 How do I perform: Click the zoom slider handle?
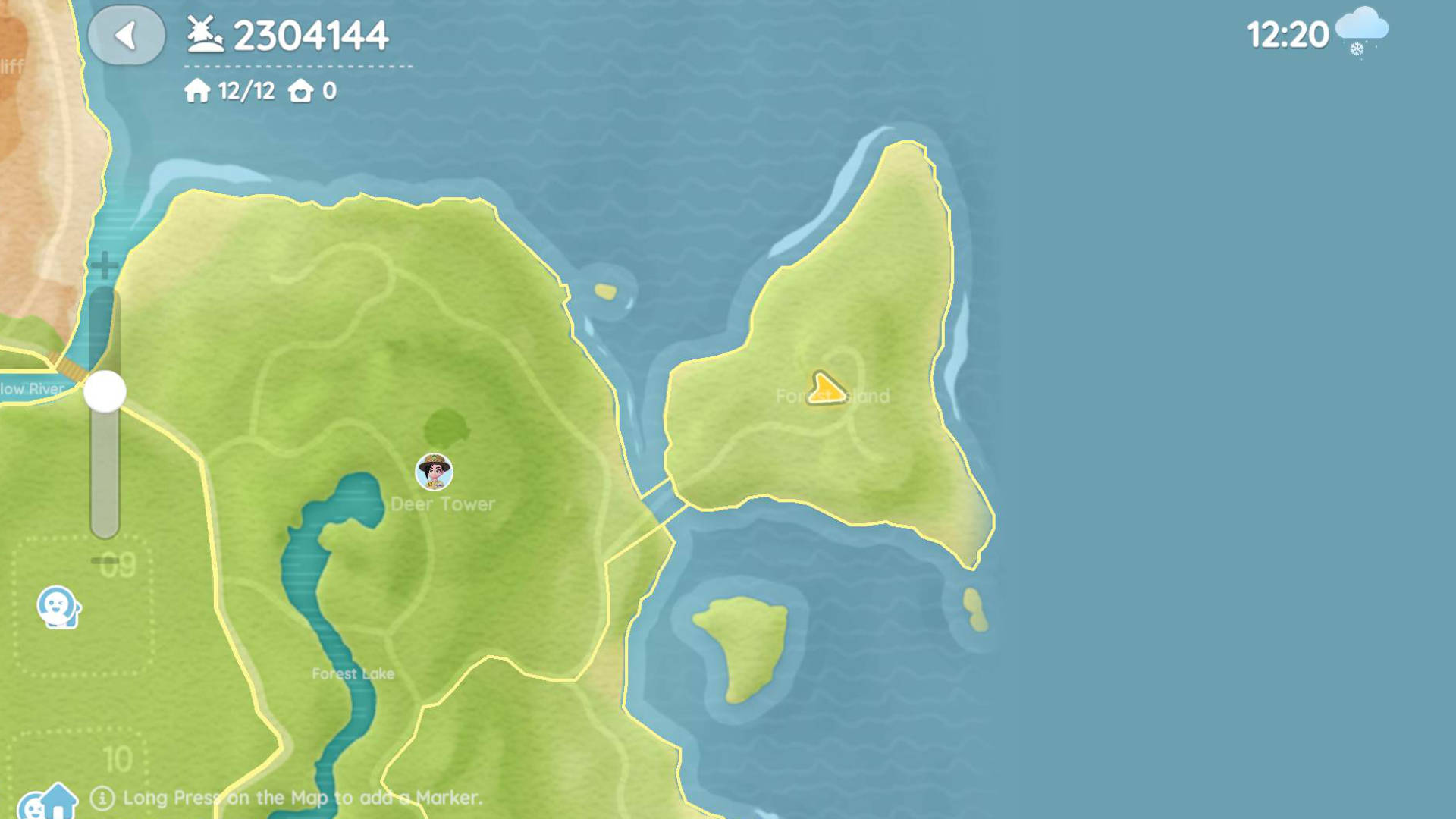click(x=104, y=389)
